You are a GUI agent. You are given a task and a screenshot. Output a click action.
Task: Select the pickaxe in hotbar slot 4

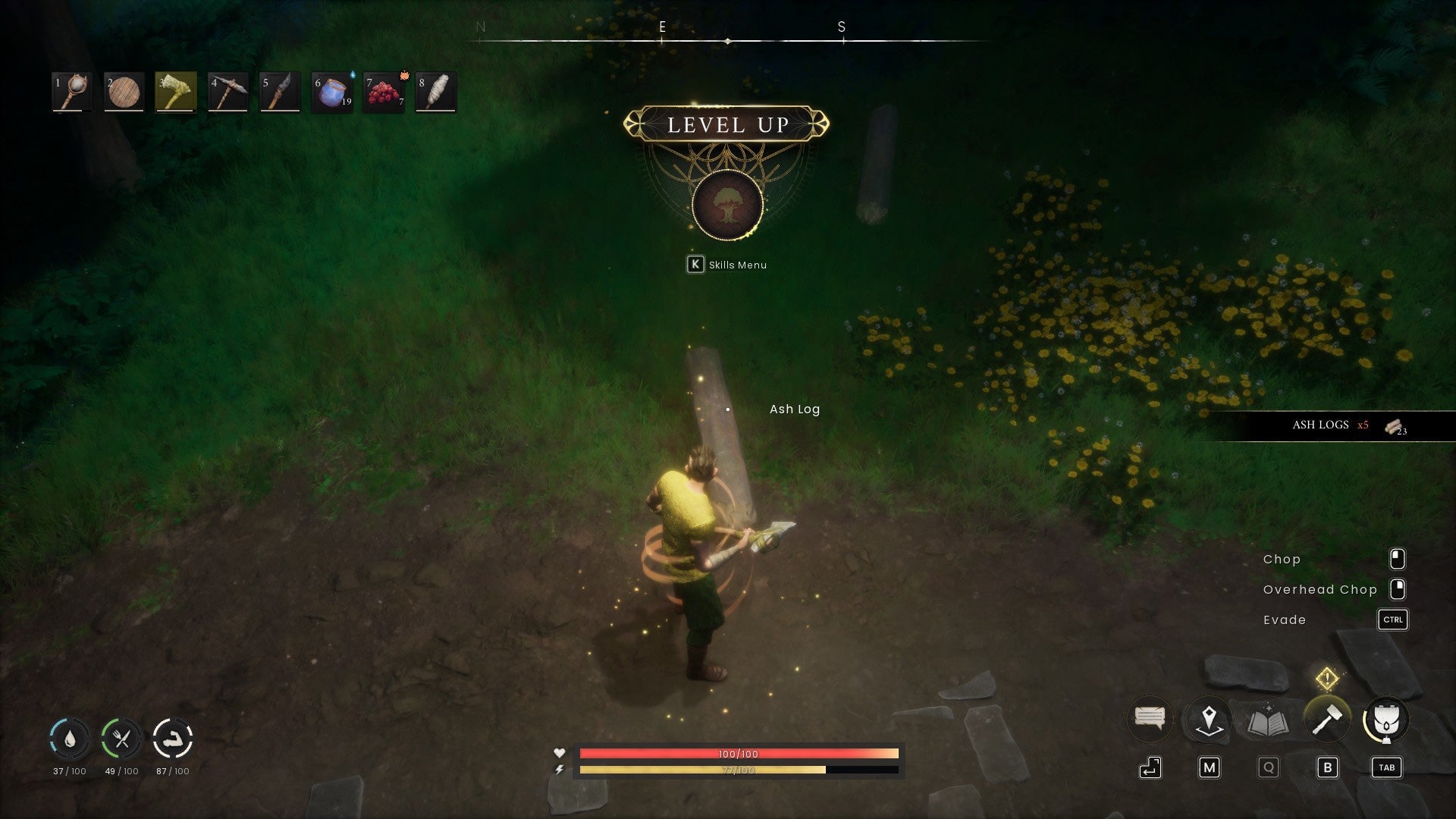coord(227,90)
